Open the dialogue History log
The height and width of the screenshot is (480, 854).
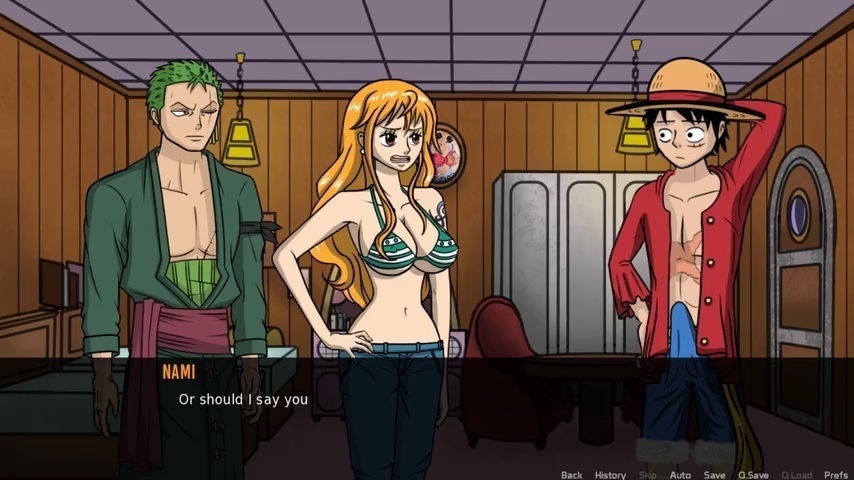(x=610, y=475)
